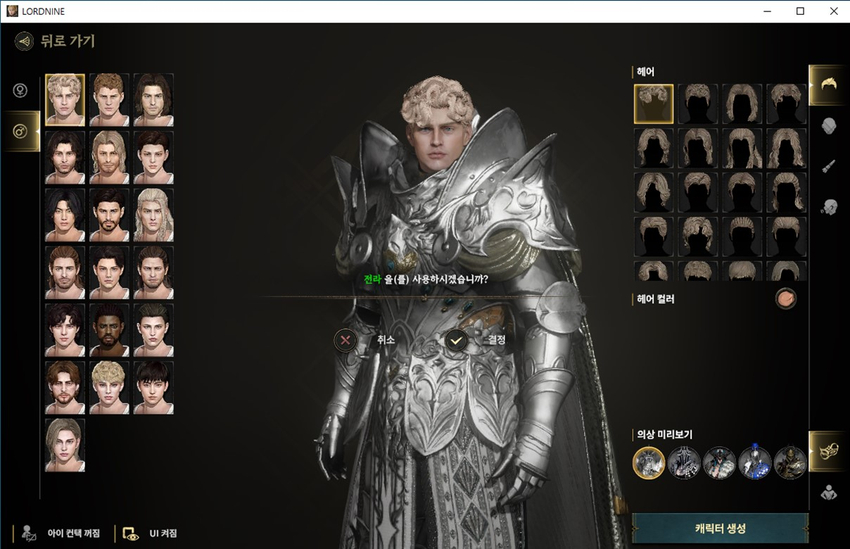Select the male gender tab

click(x=19, y=131)
